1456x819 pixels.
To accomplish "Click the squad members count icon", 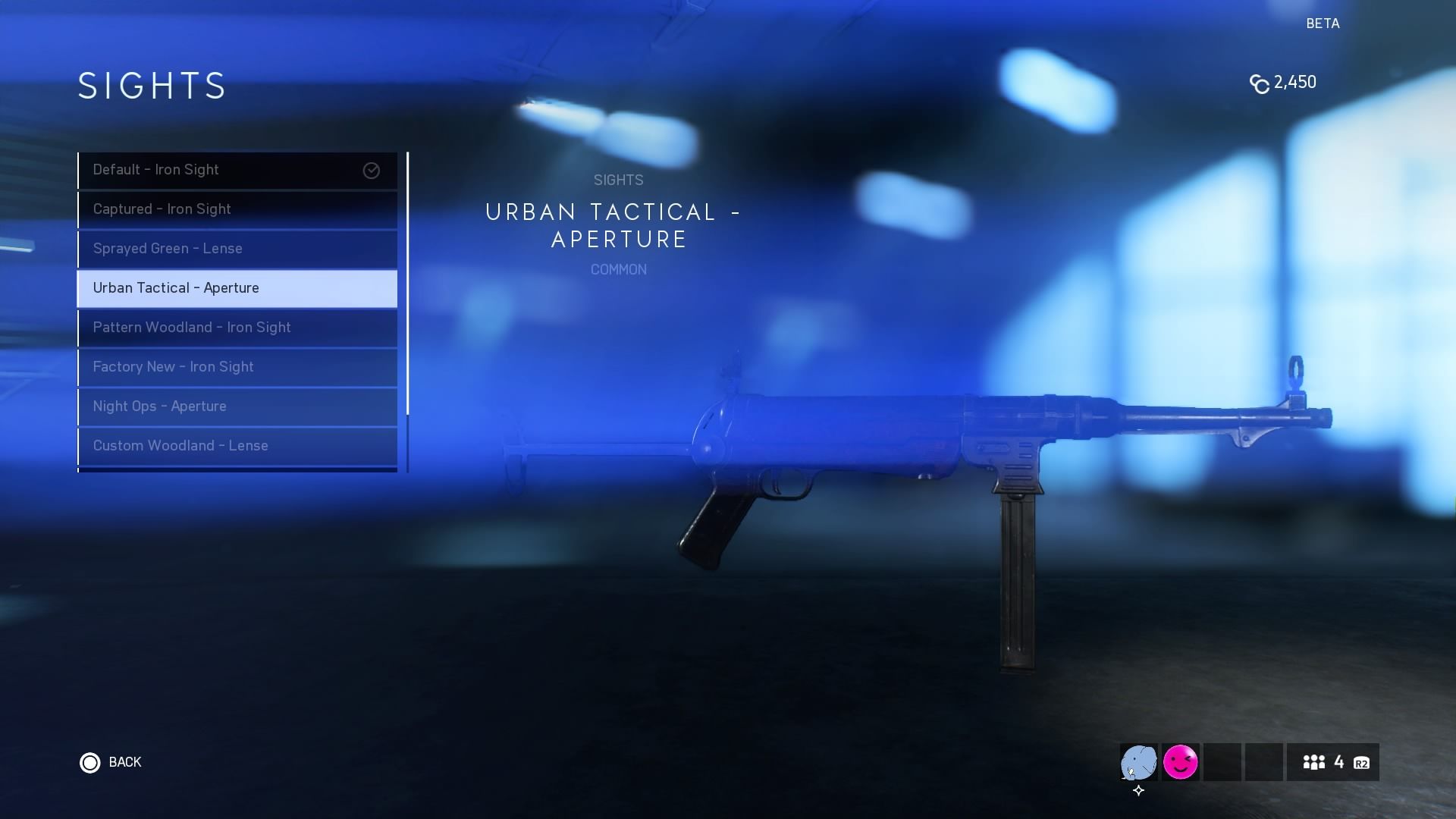I will 1315,762.
